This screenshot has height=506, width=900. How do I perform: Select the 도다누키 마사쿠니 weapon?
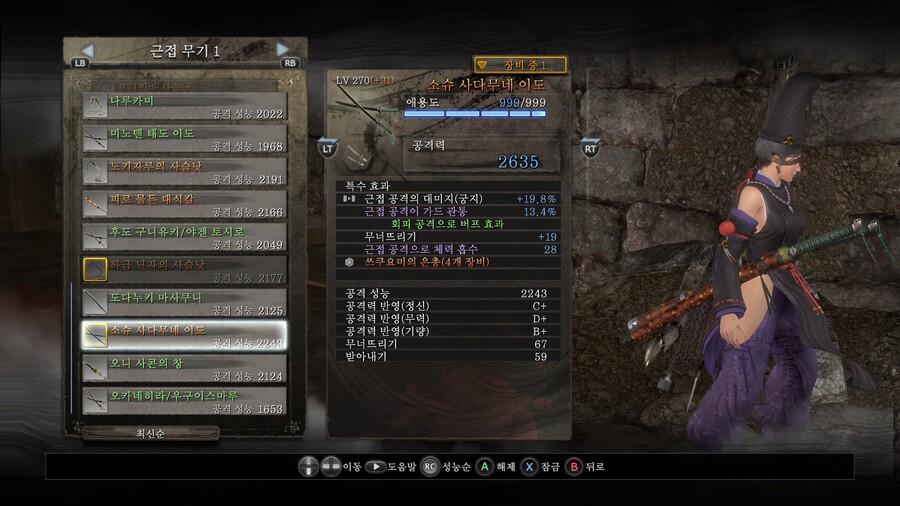click(x=184, y=303)
